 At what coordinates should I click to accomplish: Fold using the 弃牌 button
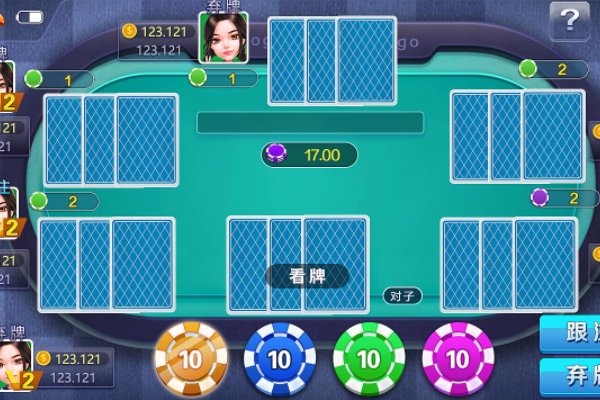click(571, 378)
